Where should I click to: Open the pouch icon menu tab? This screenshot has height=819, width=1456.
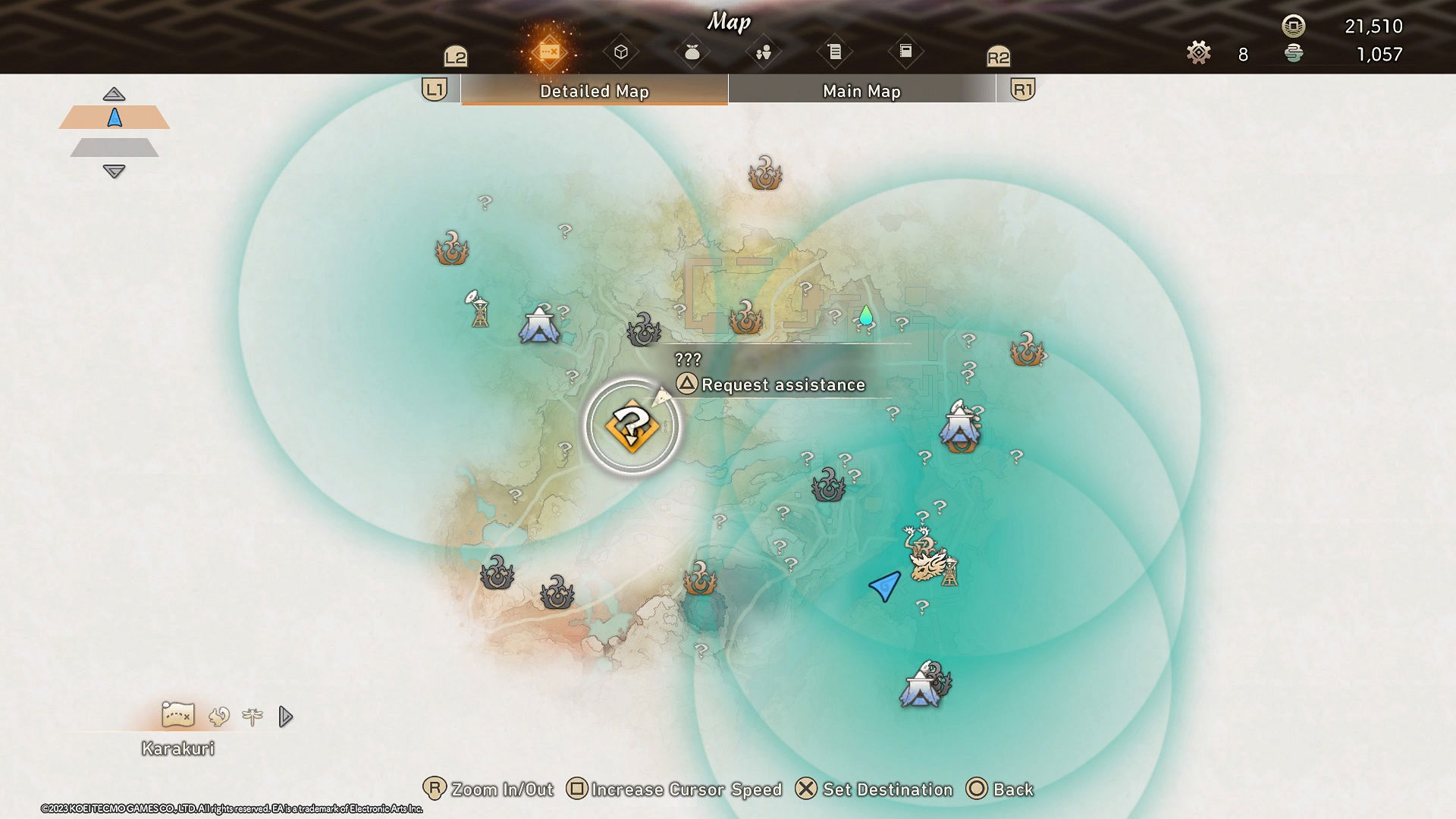click(x=692, y=52)
